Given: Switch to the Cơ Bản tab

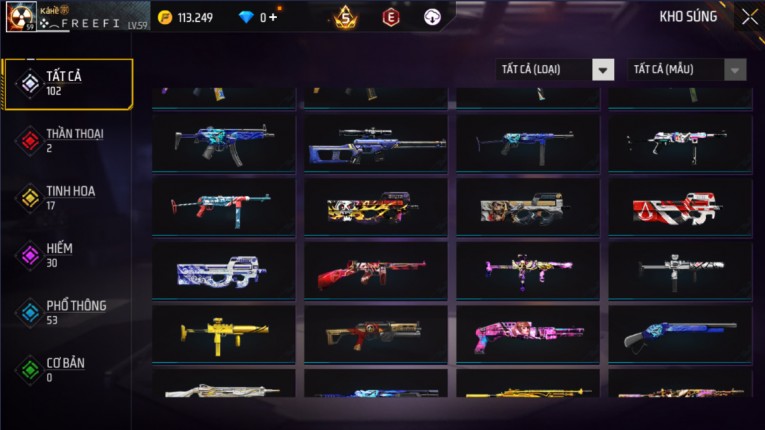Looking at the screenshot, I should coord(68,369).
